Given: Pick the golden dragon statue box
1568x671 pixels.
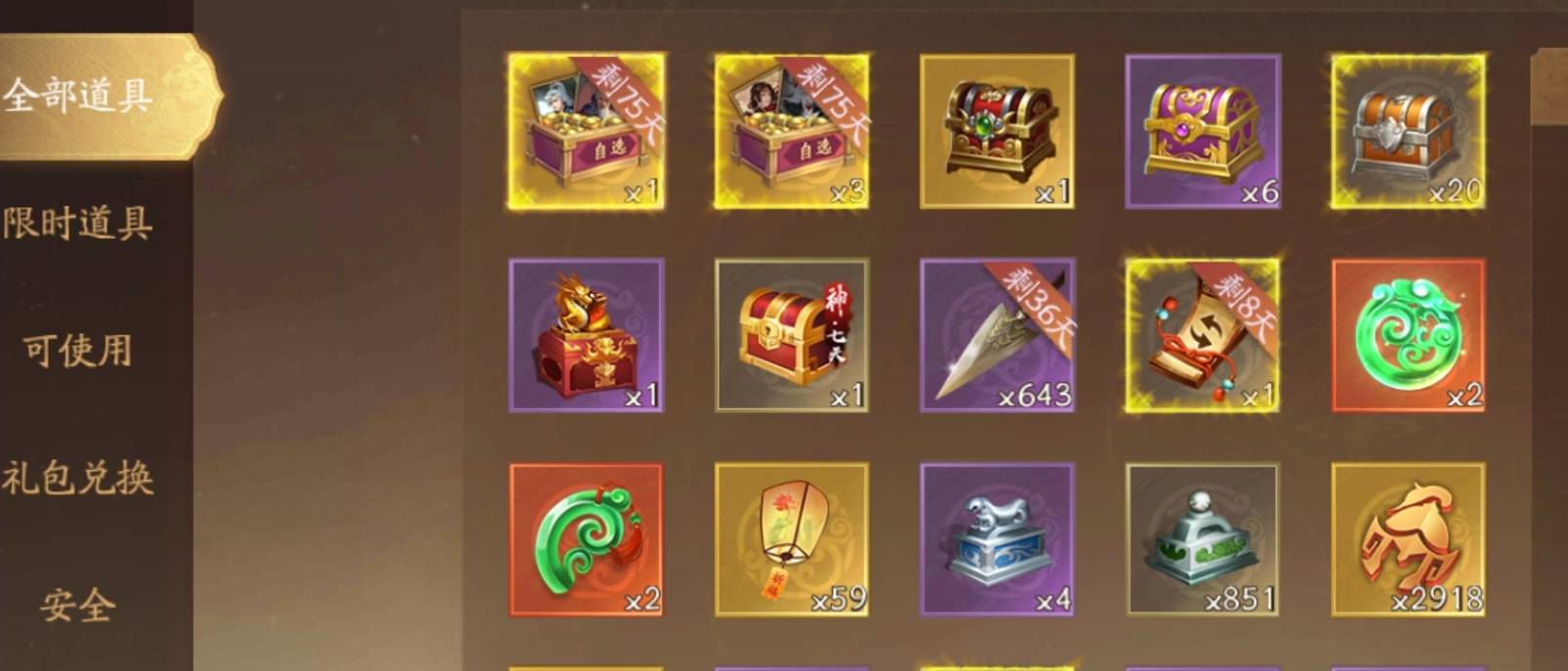Looking at the screenshot, I should point(586,335).
